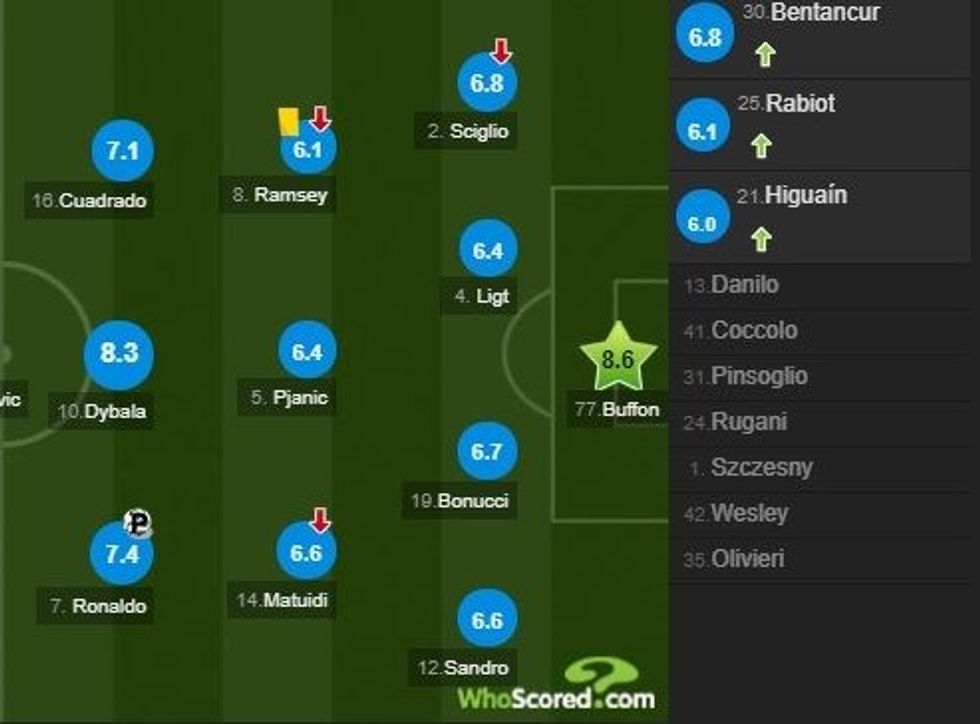The width and height of the screenshot is (980, 724).
Task: Click Pjanic's rating circle
Action: tap(307, 352)
